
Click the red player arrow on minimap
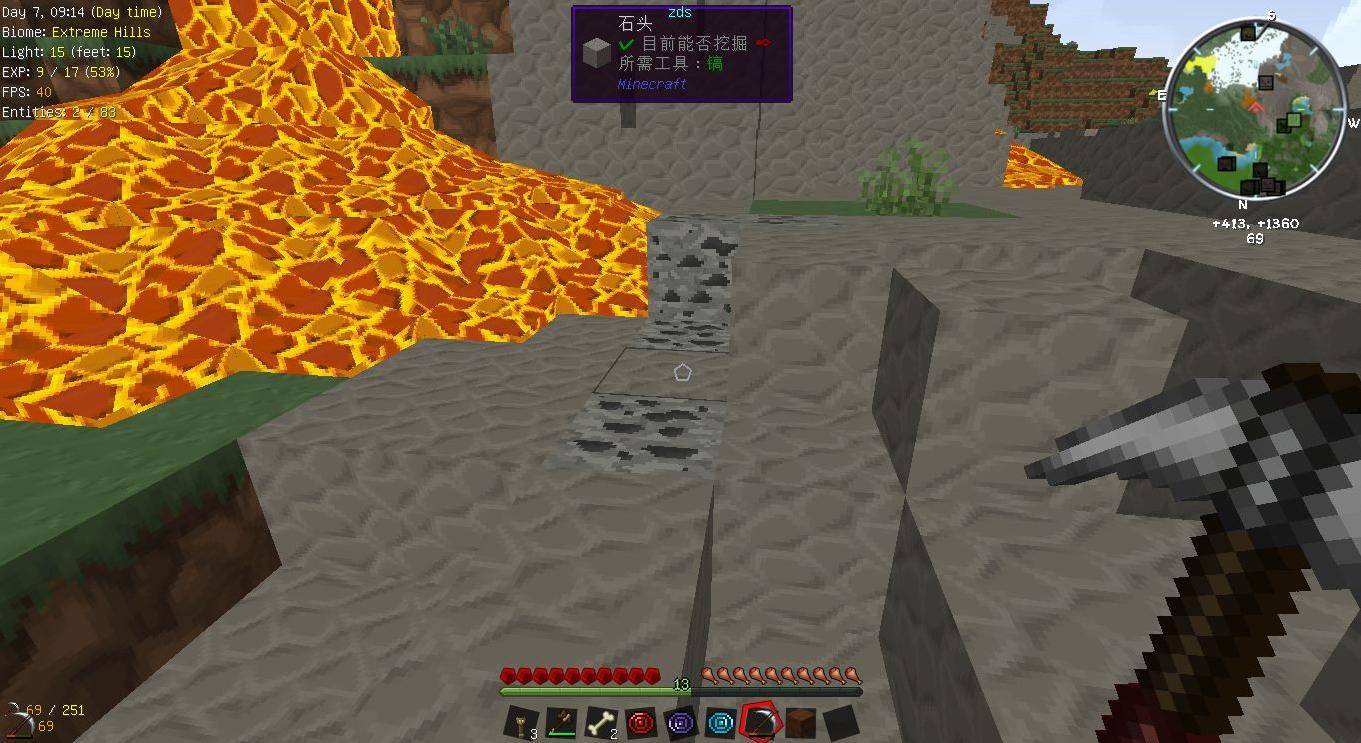pyautogui.click(x=1255, y=105)
